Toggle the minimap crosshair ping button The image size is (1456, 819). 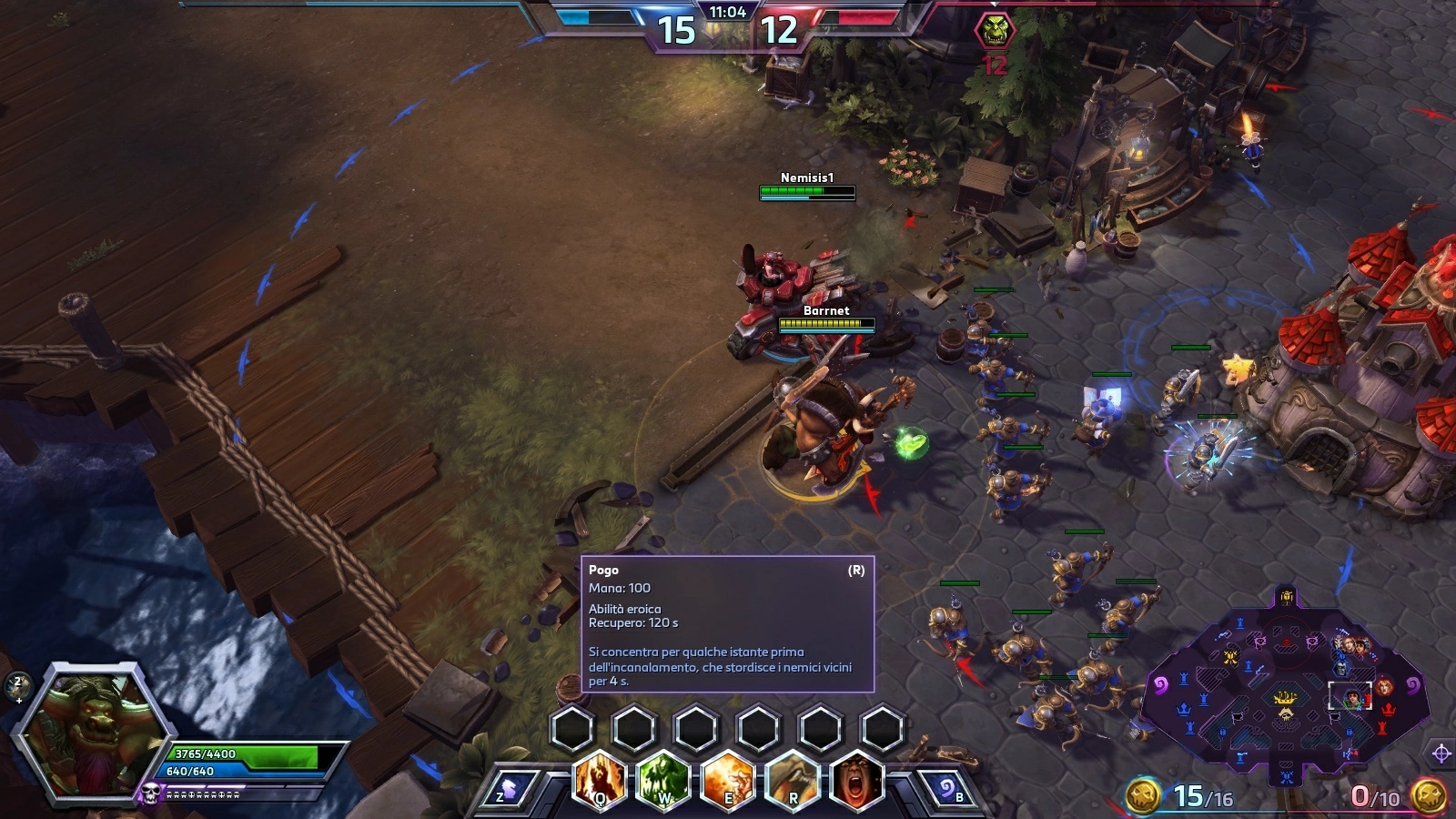[1441, 753]
